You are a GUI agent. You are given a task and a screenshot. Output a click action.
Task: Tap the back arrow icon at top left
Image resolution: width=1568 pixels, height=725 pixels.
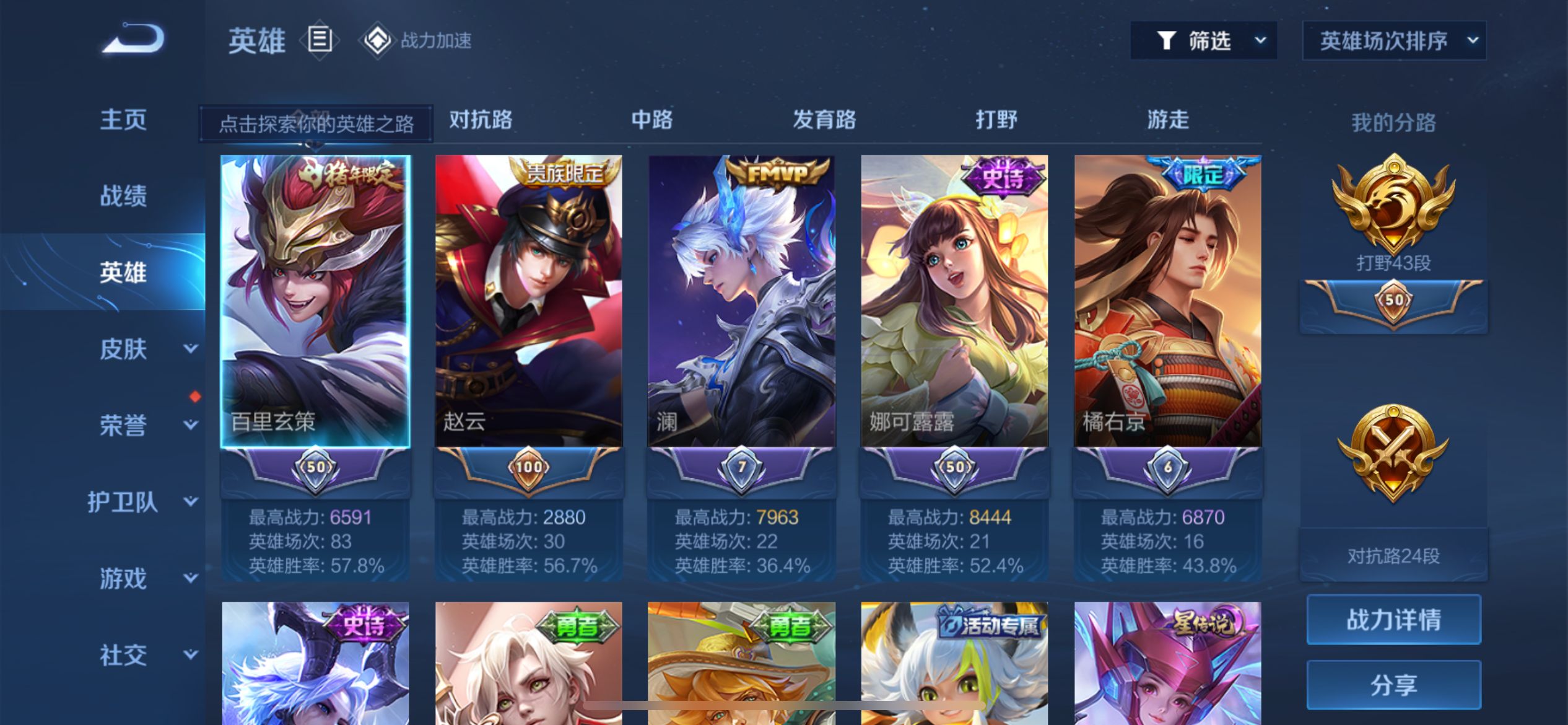coord(133,40)
